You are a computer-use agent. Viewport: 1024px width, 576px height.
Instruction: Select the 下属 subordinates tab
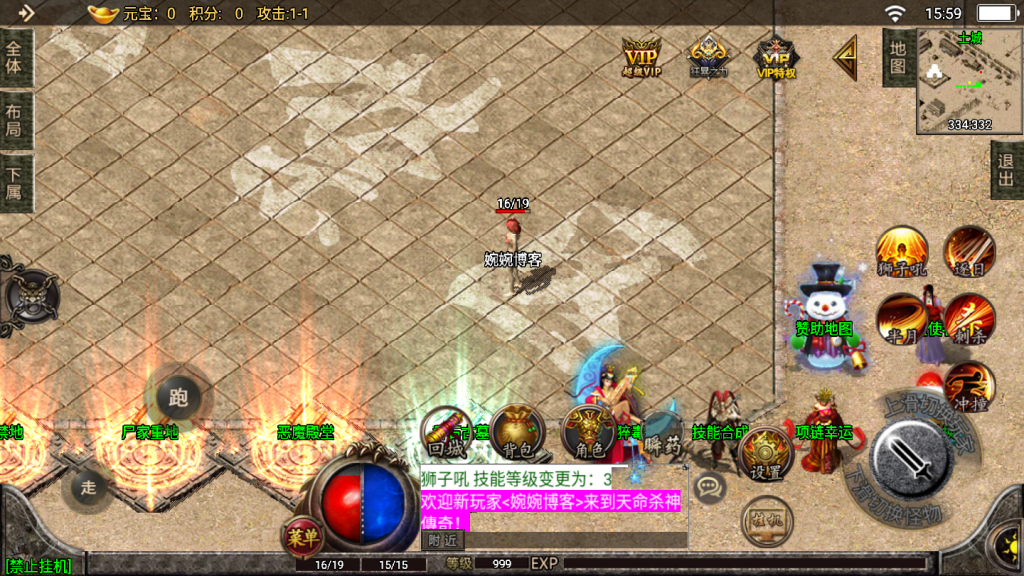click(15, 183)
